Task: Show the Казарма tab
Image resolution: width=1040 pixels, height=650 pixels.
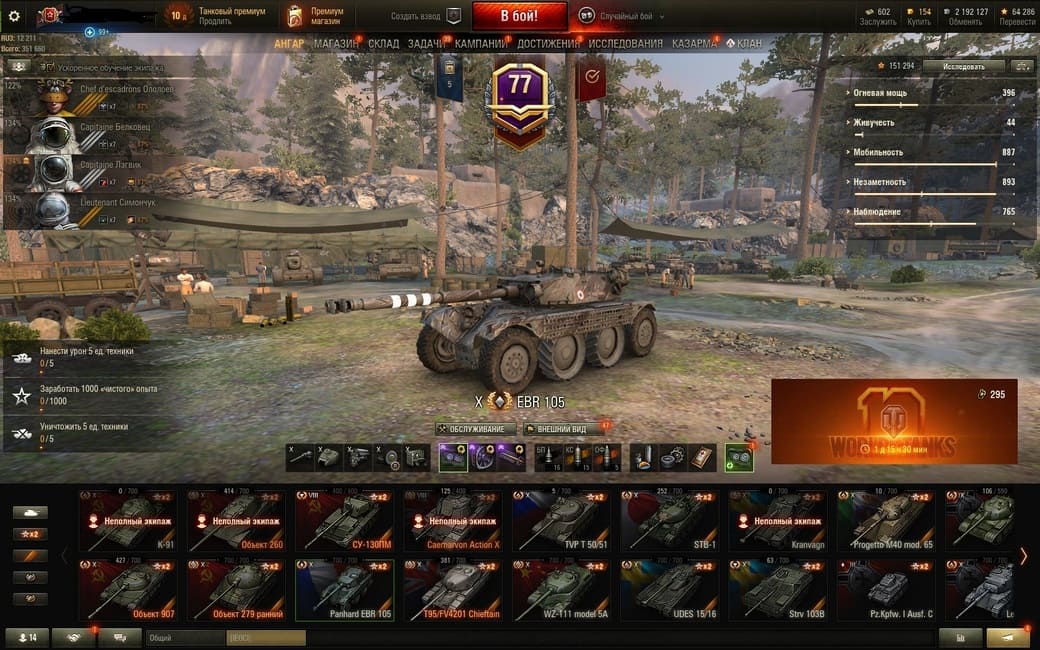Action: (x=693, y=44)
